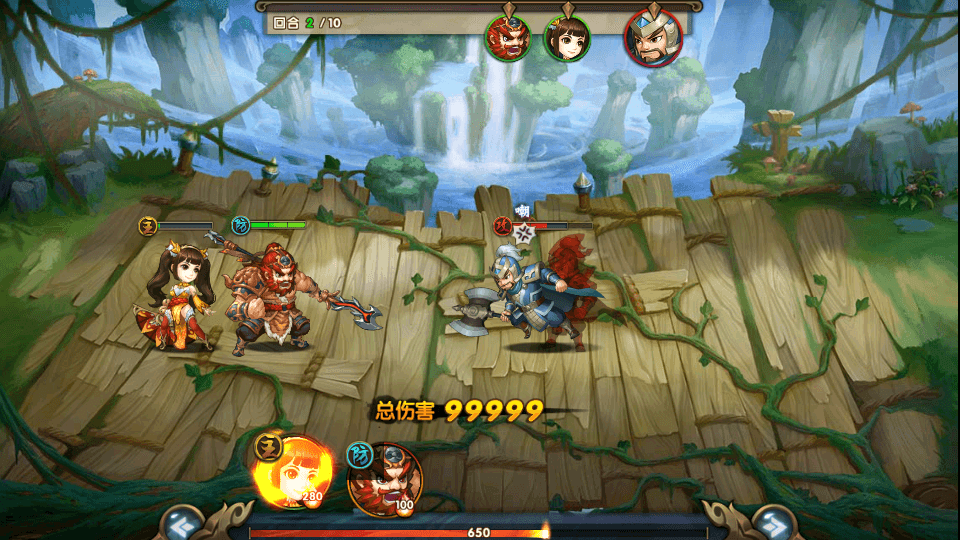
Task: Select the red-bearded warrior turn-order portrait
Action: point(508,37)
